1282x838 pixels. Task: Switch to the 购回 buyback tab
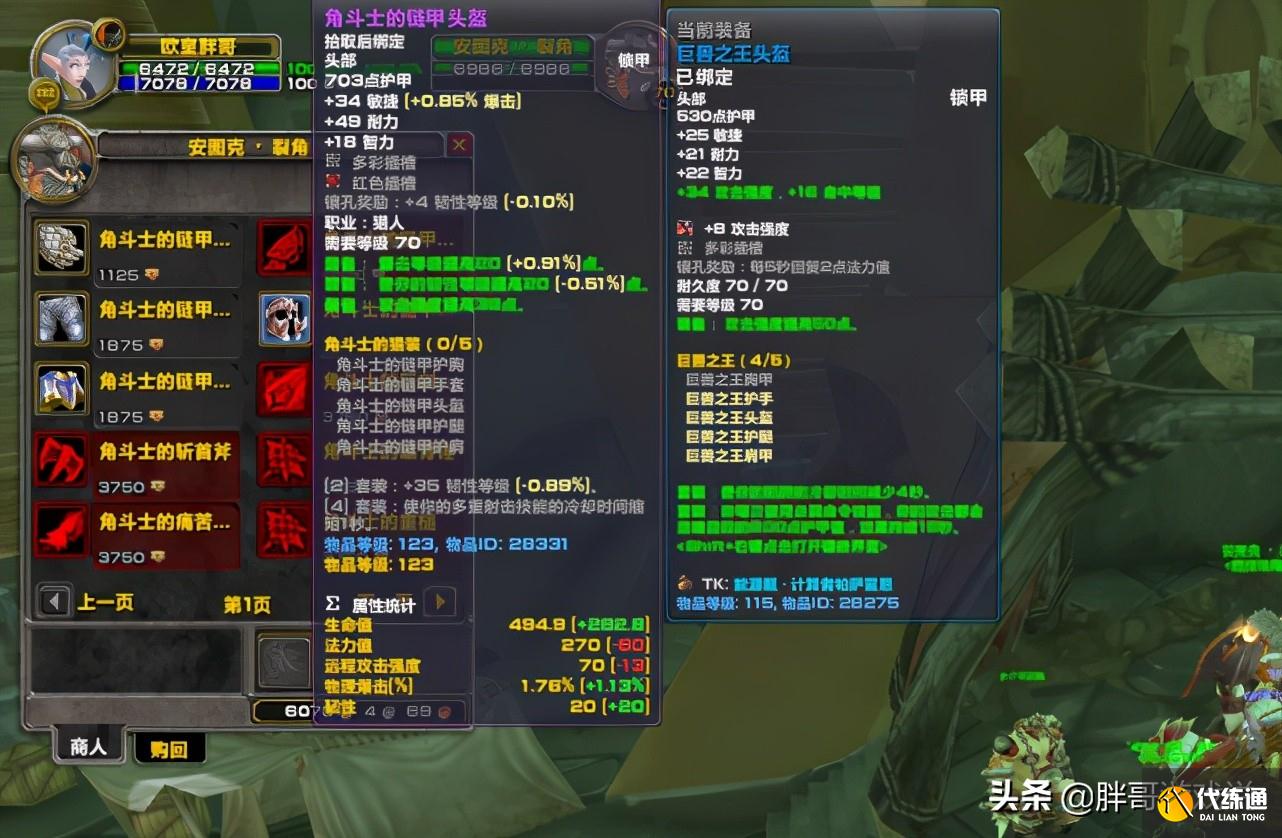coord(169,747)
